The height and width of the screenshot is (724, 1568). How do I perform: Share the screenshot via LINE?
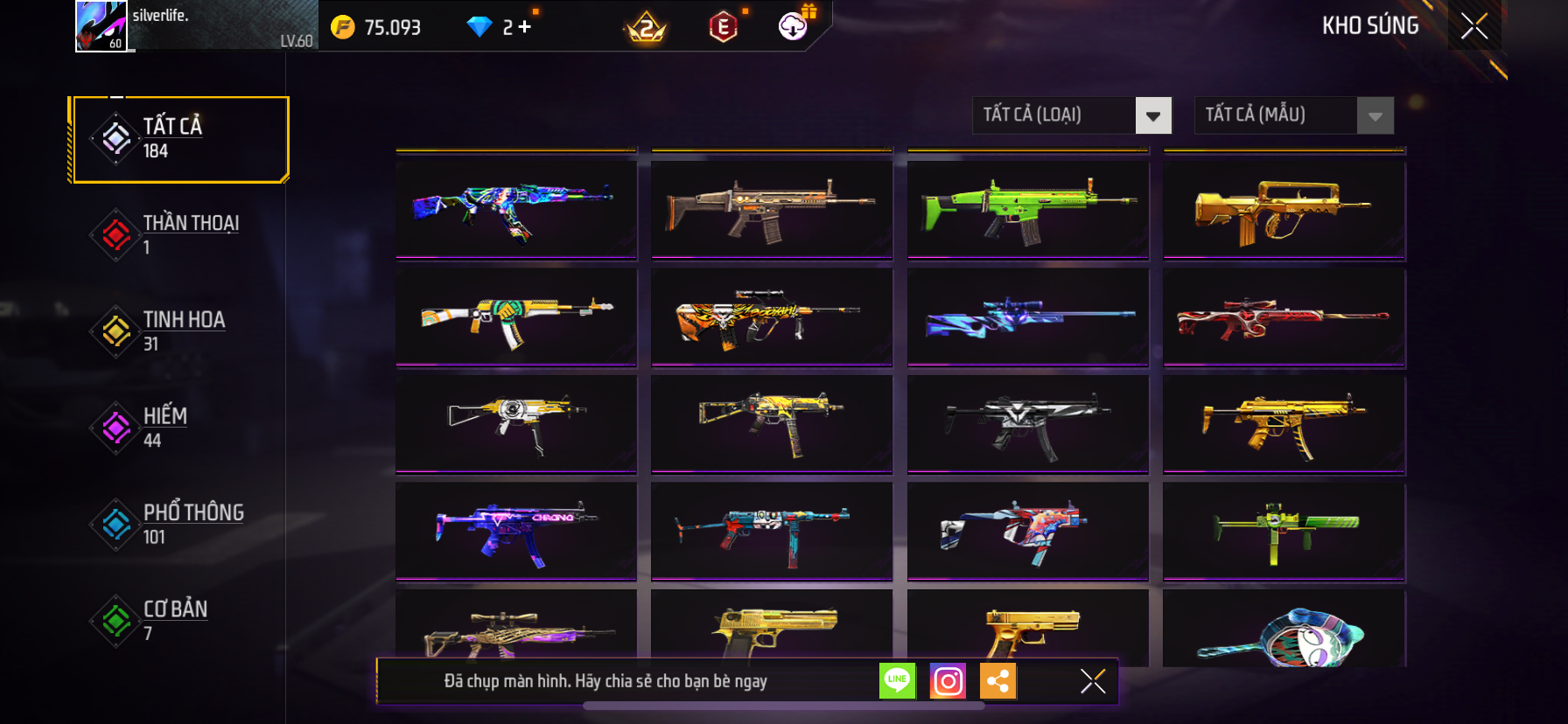pyautogui.click(x=897, y=680)
